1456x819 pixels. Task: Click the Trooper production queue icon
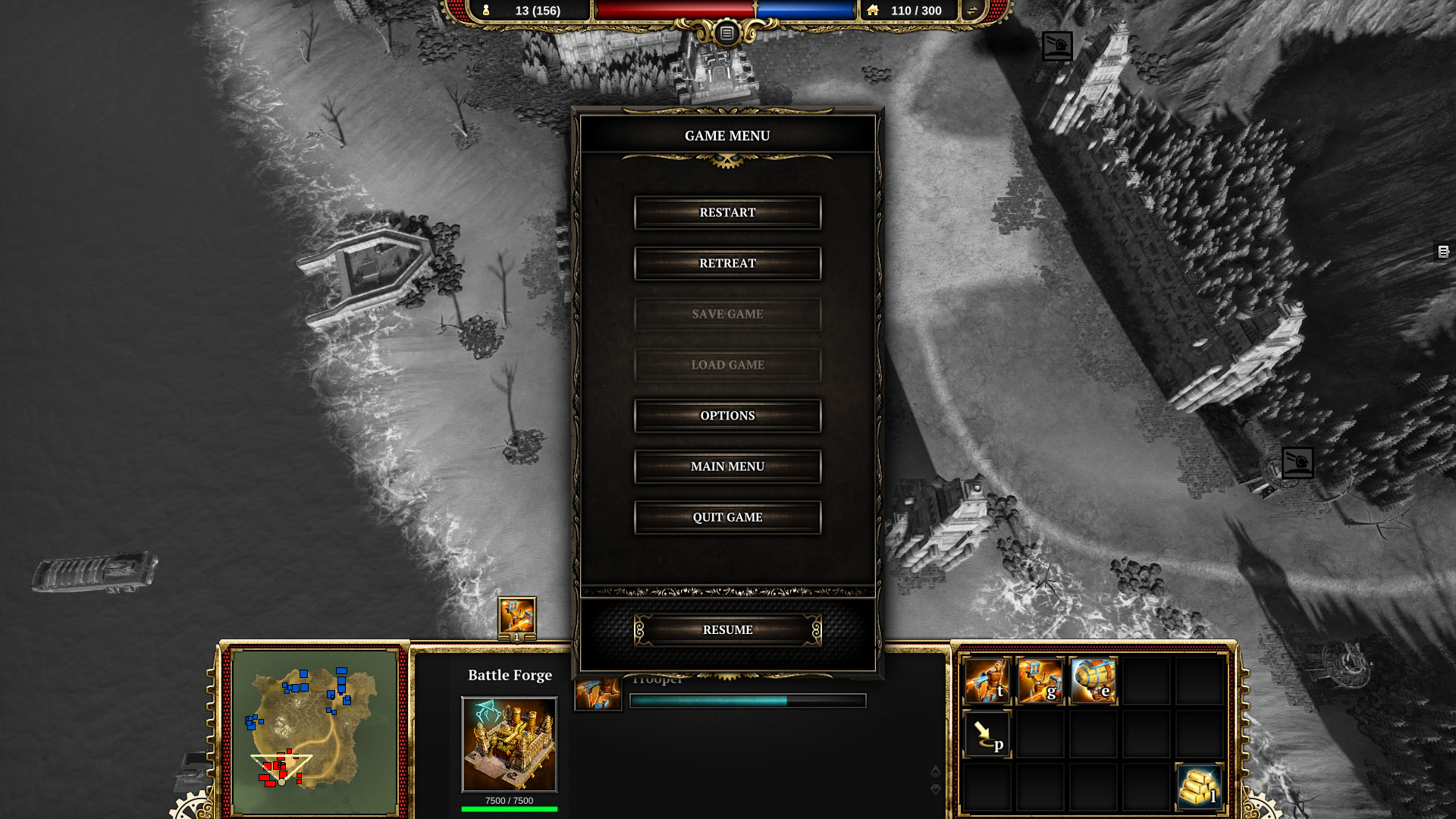tap(598, 694)
